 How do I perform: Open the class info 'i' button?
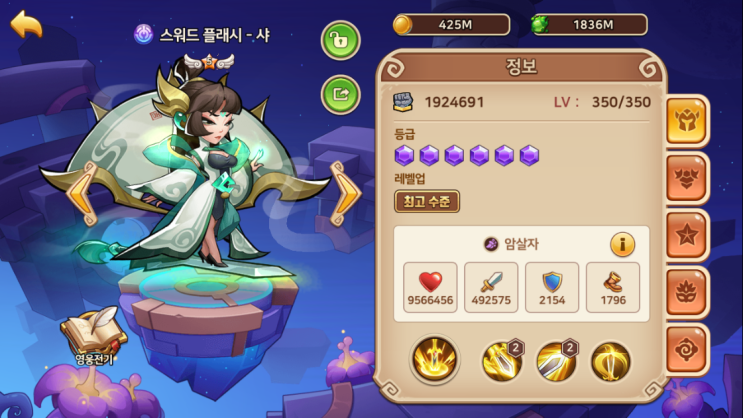pyautogui.click(x=623, y=244)
